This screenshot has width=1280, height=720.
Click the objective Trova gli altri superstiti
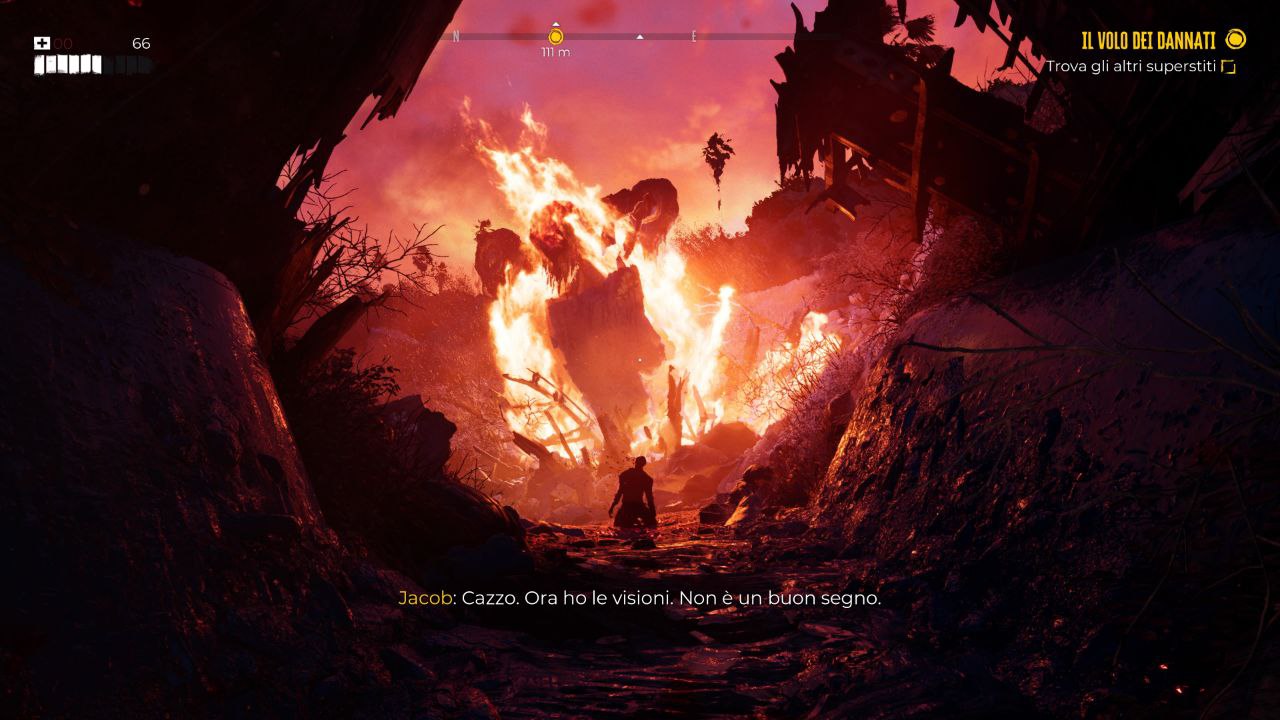(1130, 67)
